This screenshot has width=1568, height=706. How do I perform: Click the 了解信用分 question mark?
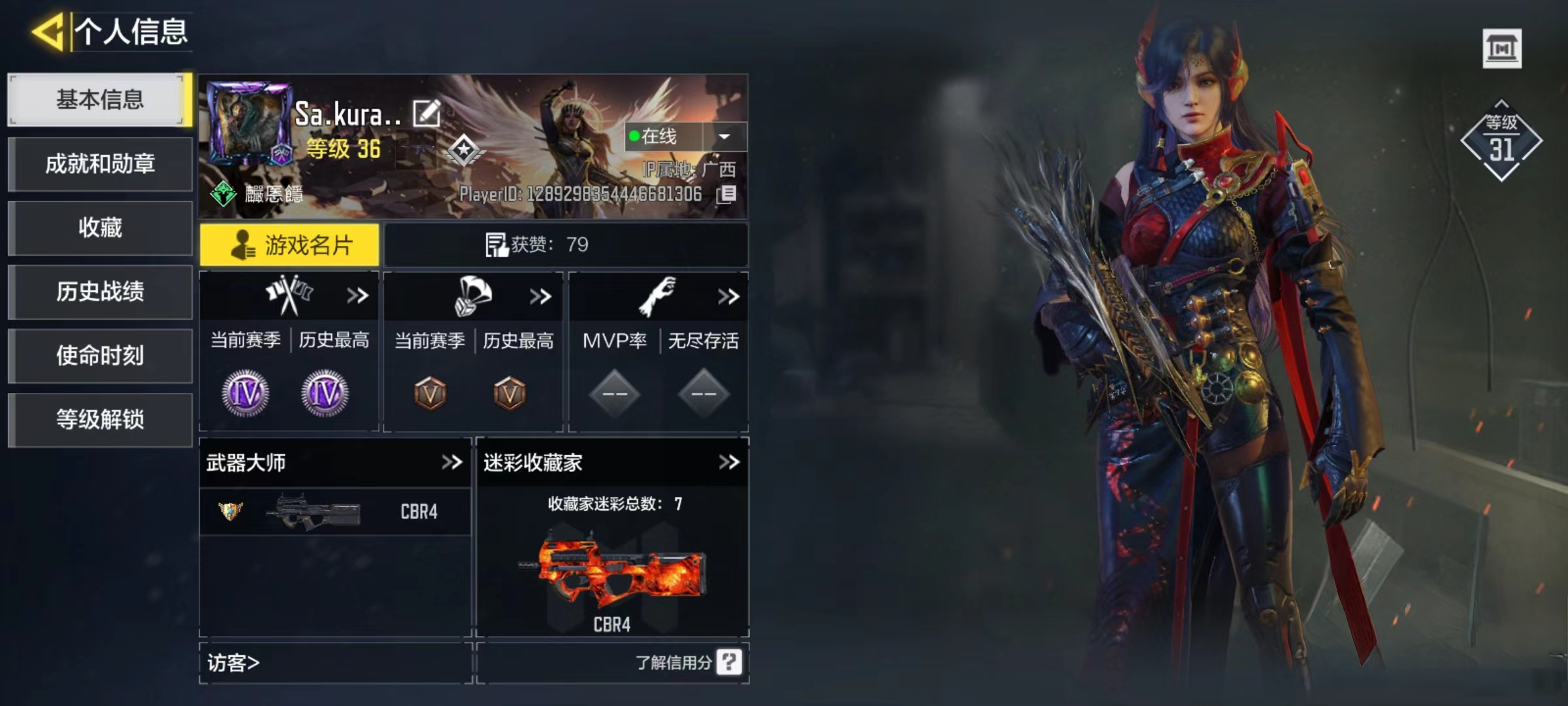point(728,662)
